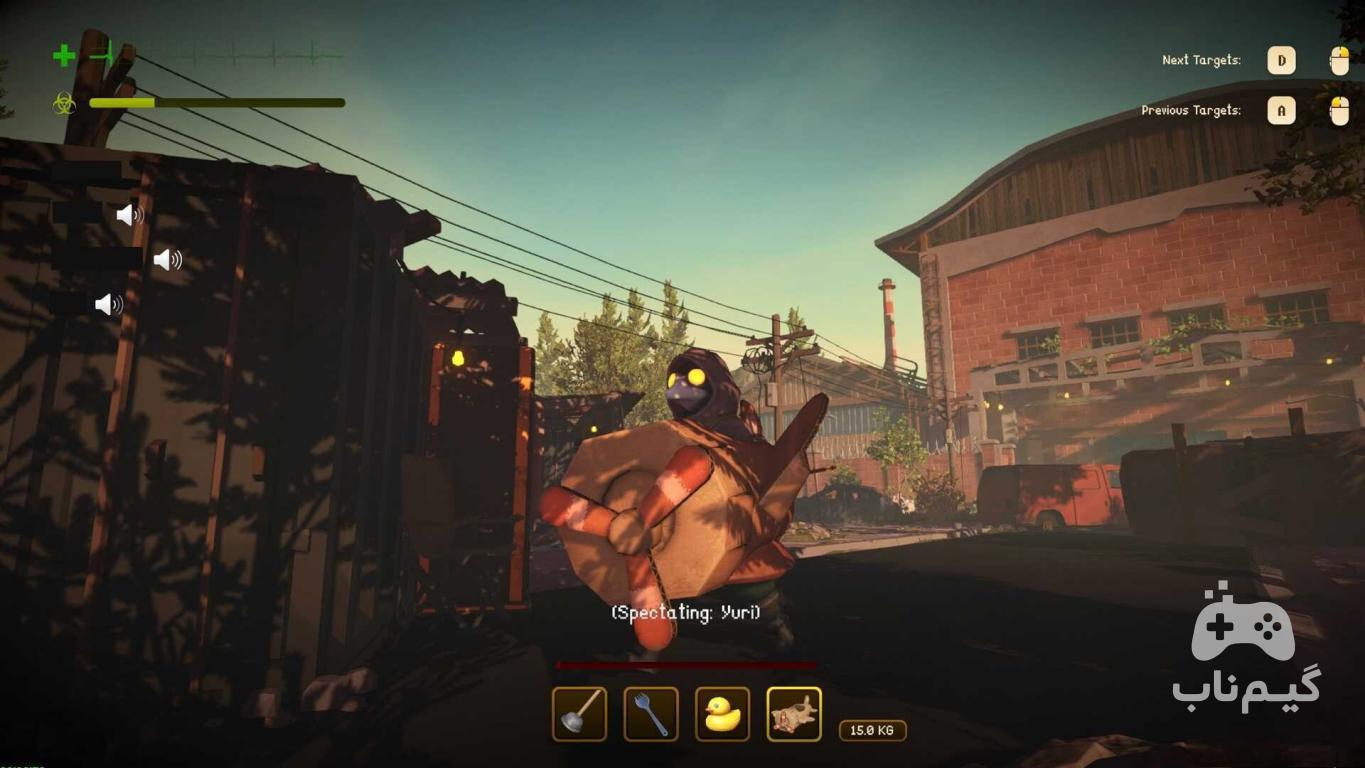Choose the blue fork item slot
This screenshot has height=768, width=1365.
(651, 714)
